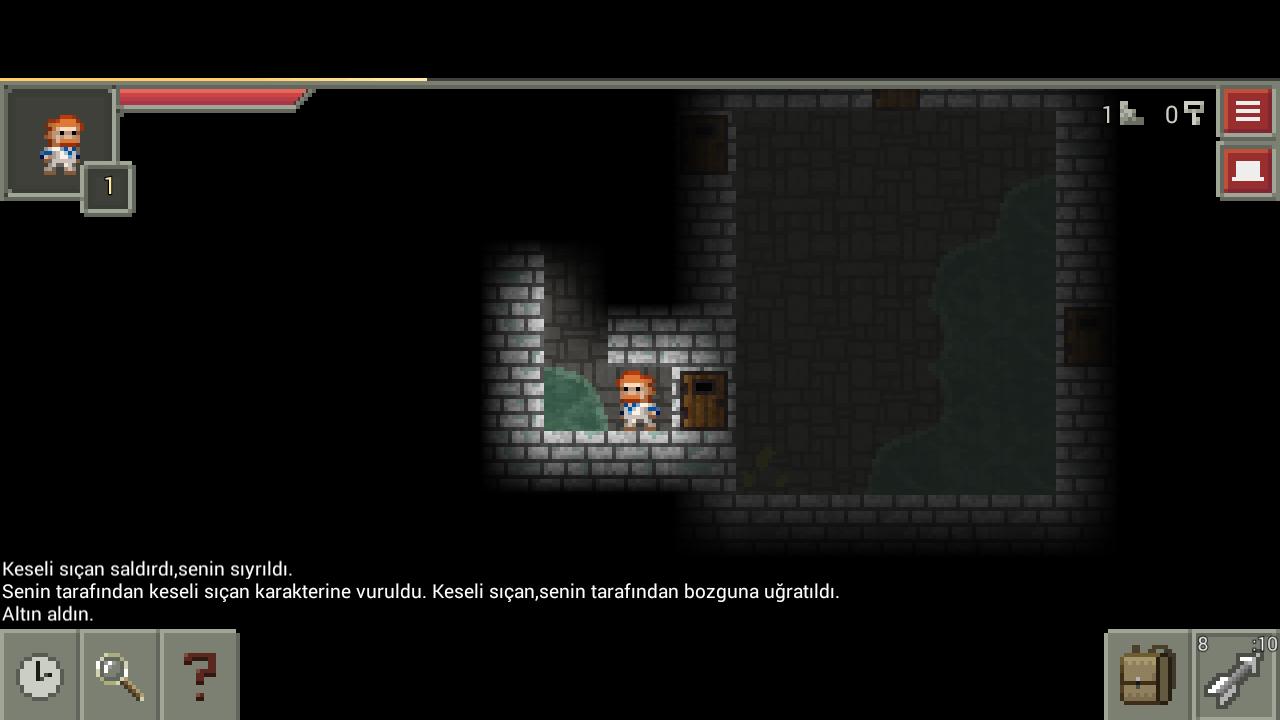Open the hamburger game menu
This screenshot has height=720, width=1280.
(x=1246, y=111)
